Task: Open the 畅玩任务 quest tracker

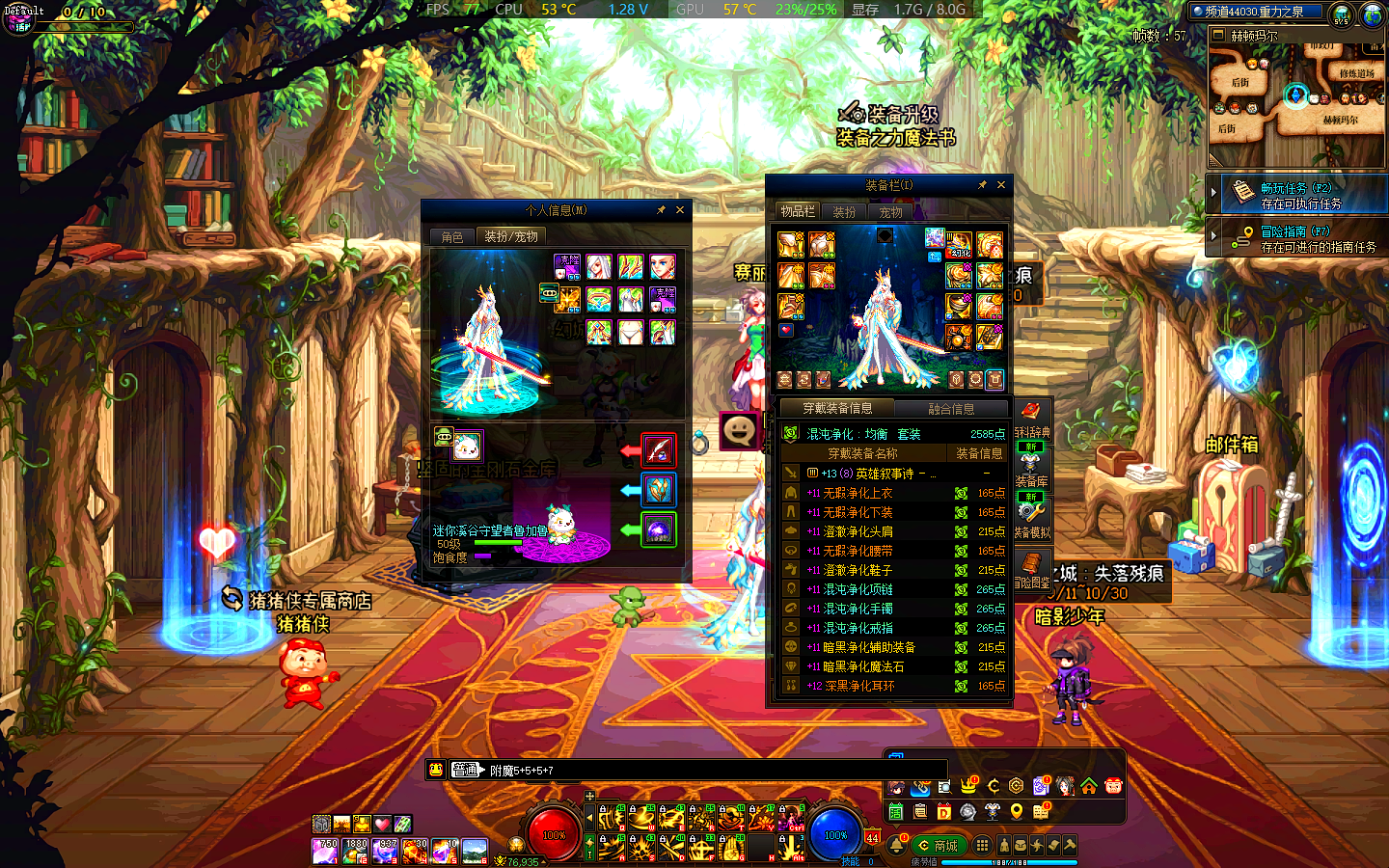Action: pyautogui.click(x=1295, y=194)
